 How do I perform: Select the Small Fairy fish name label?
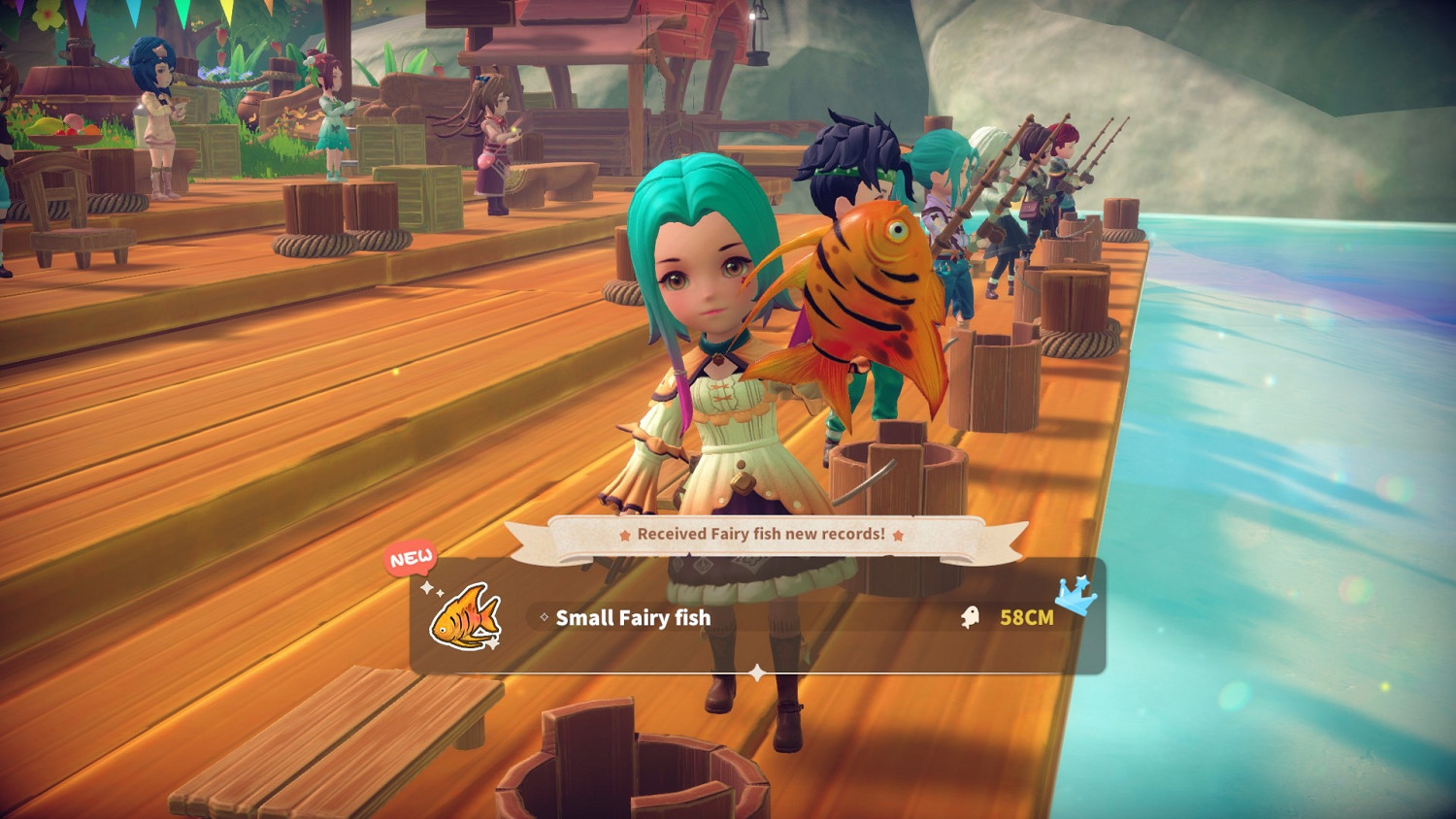pos(633,618)
